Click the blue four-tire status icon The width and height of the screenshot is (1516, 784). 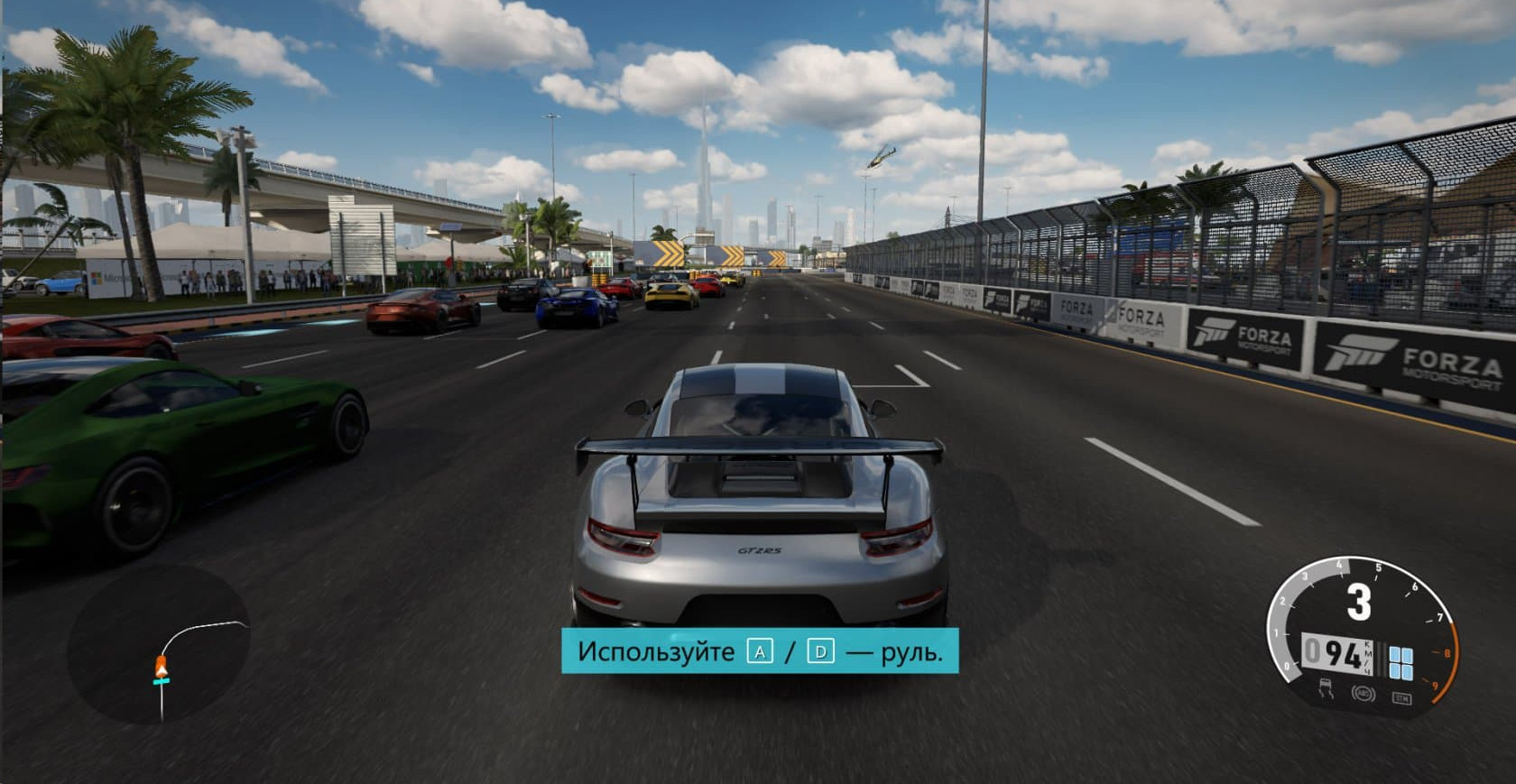pyautogui.click(x=1400, y=662)
